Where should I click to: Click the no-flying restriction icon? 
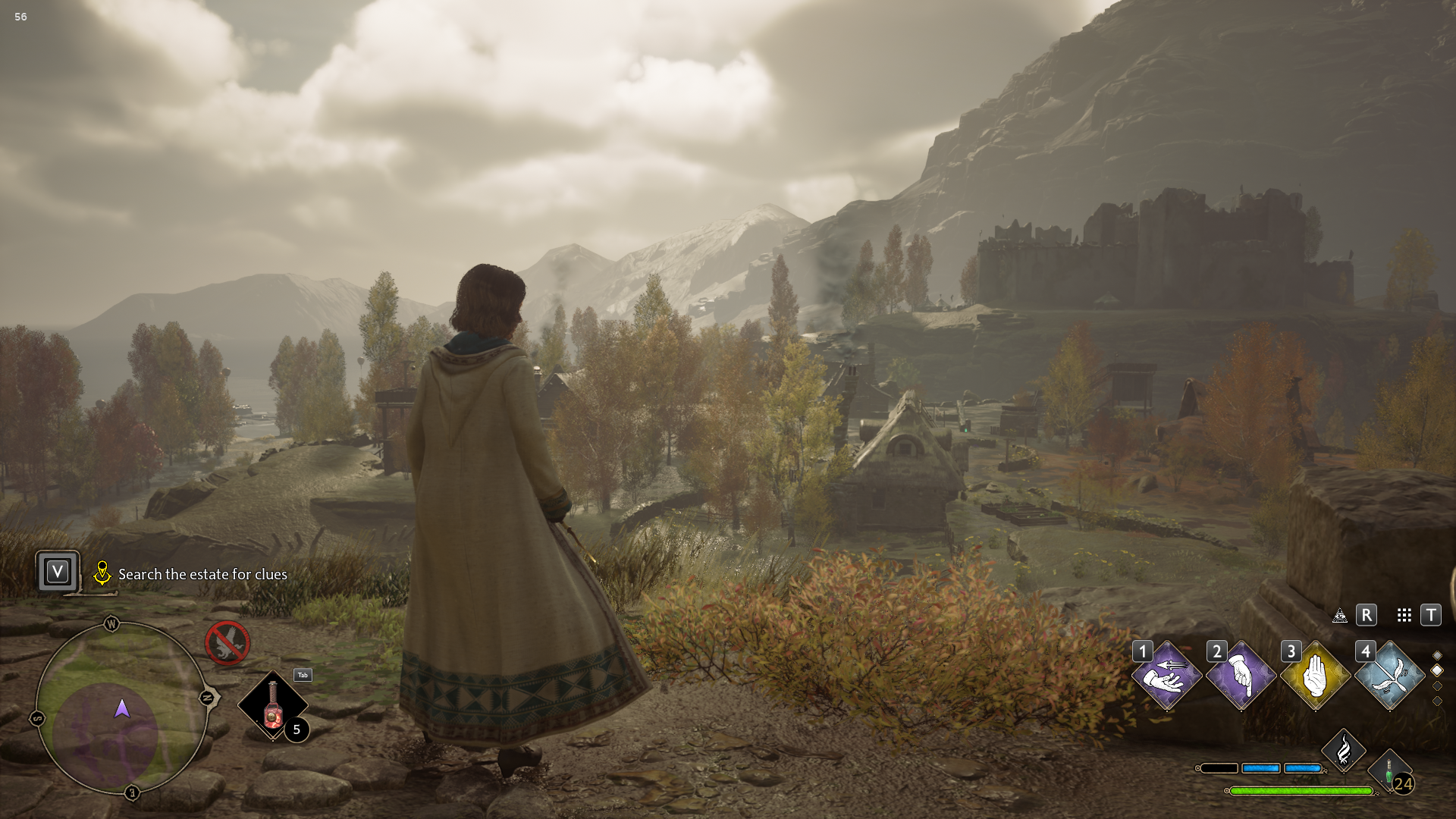coord(227,643)
